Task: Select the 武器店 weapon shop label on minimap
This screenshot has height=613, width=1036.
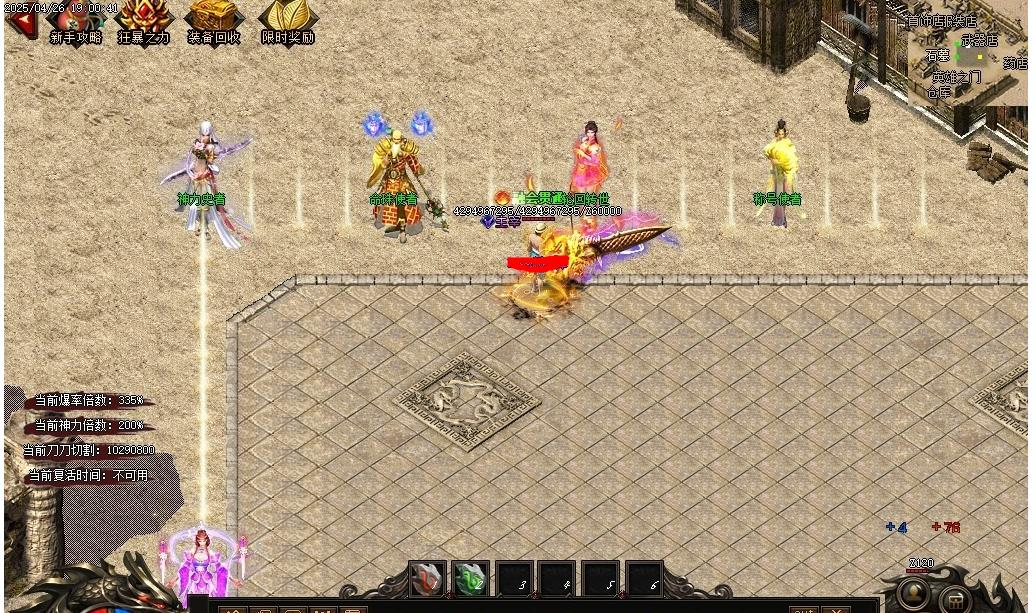Action: pyautogui.click(x=978, y=41)
